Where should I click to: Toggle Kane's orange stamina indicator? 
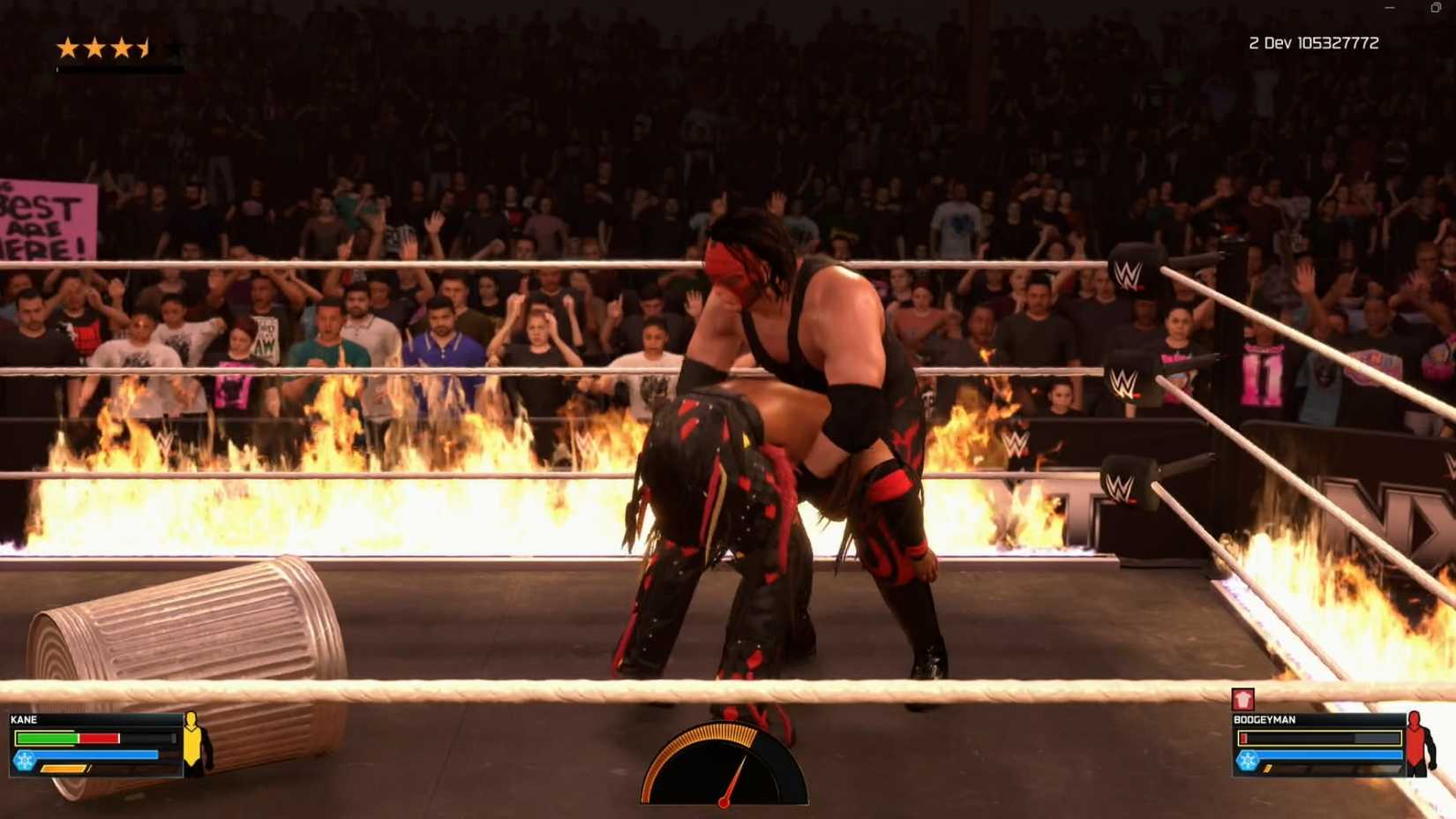pyautogui.click(x=63, y=769)
